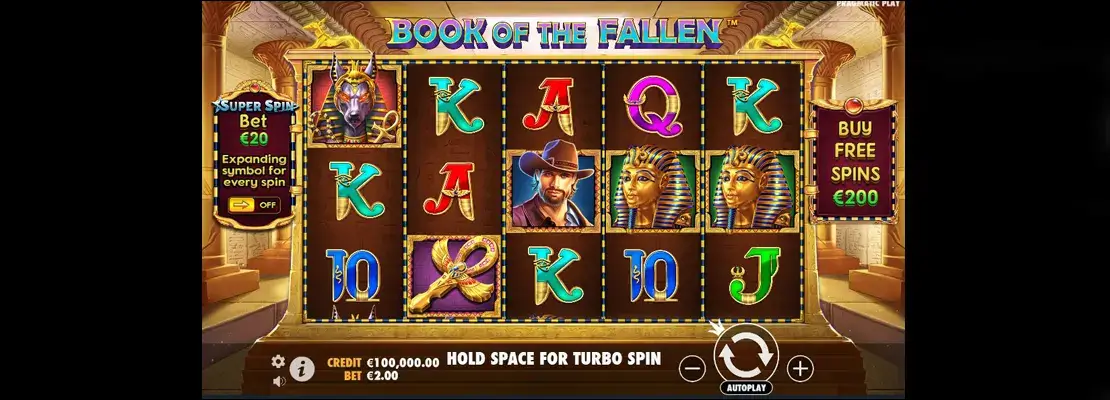
Task: Mute the sound with the speaker icon
Action: (278, 380)
